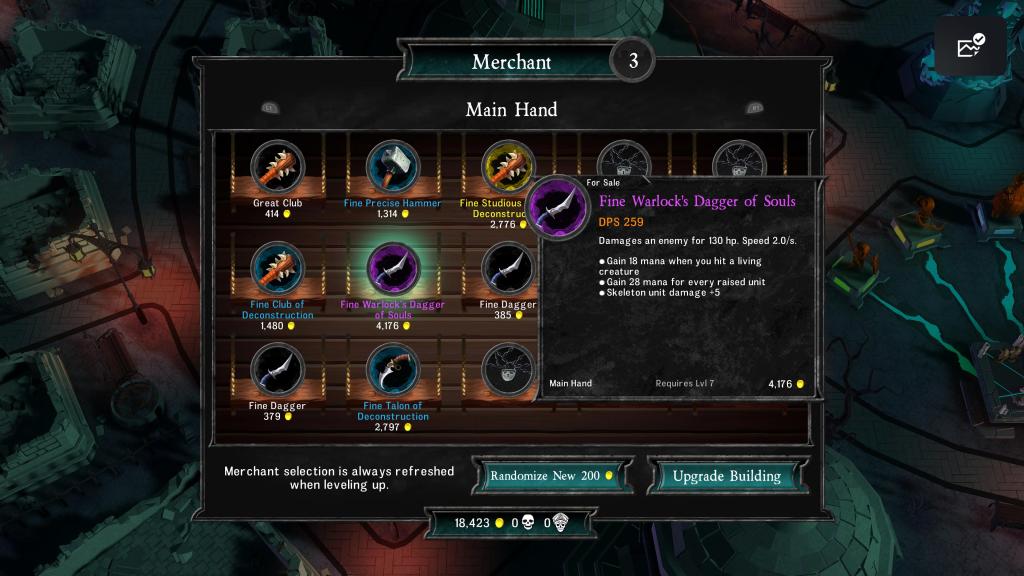Click Randomize New for 200 gold
Screen dimensions: 1024x576
point(553,476)
